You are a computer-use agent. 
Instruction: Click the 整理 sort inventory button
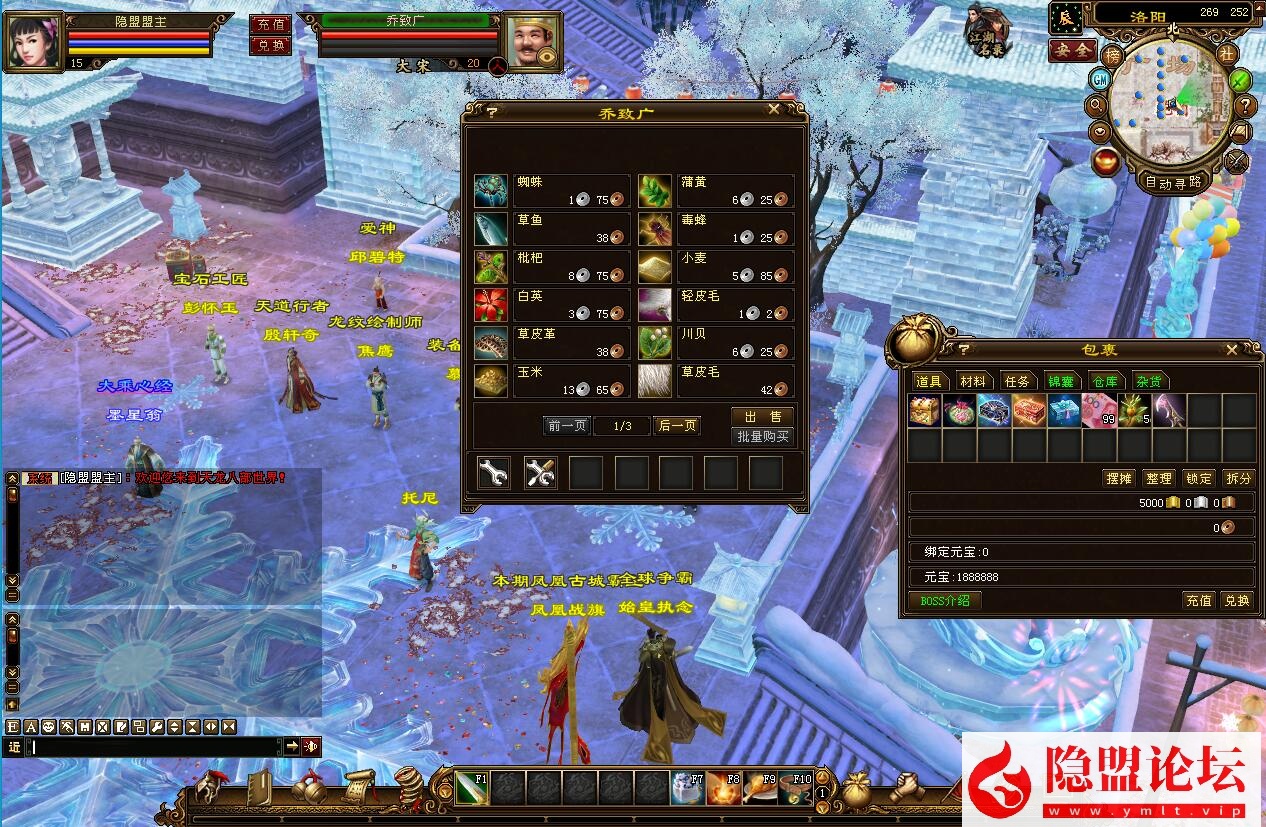pyautogui.click(x=1158, y=478)
